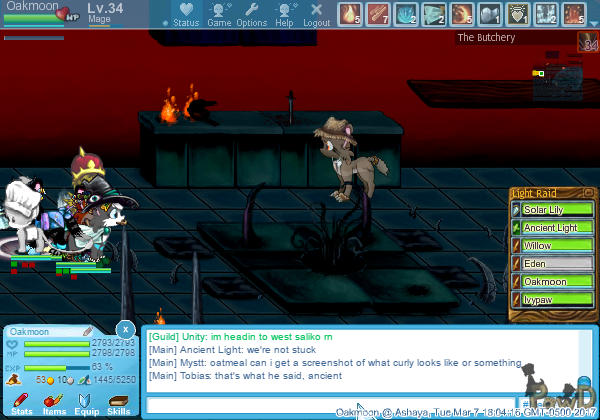
Task: Open the Equip panel
Action: (86, 403)
